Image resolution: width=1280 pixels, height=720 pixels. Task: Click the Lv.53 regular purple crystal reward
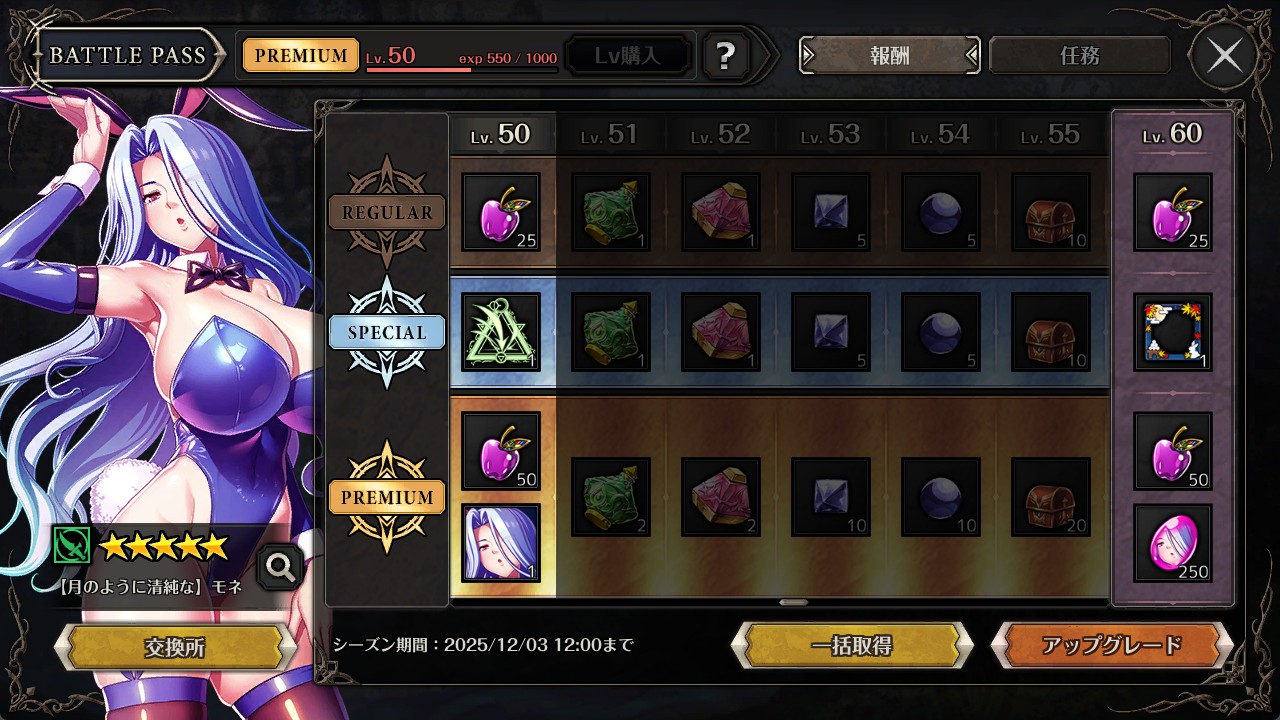pos(831,212)
